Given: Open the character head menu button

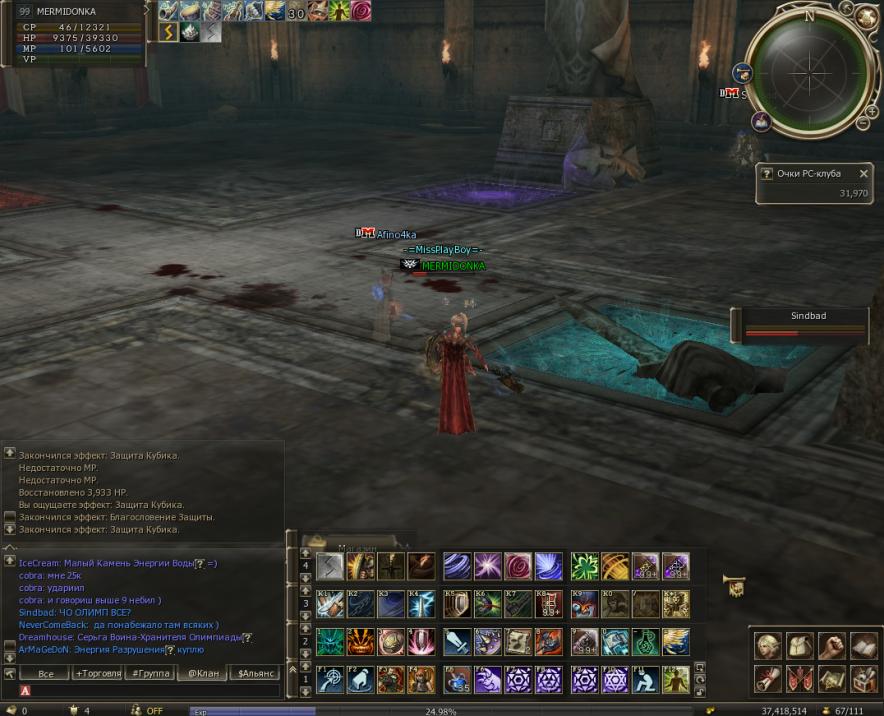Looking at the screenshot, I should [767, 646].
